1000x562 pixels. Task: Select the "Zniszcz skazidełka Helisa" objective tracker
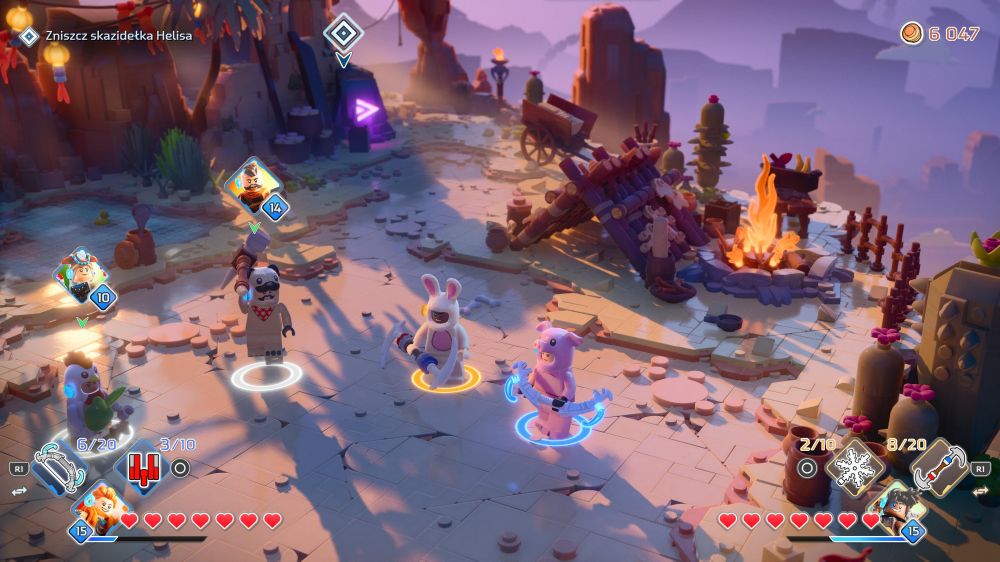click(118, 35)
